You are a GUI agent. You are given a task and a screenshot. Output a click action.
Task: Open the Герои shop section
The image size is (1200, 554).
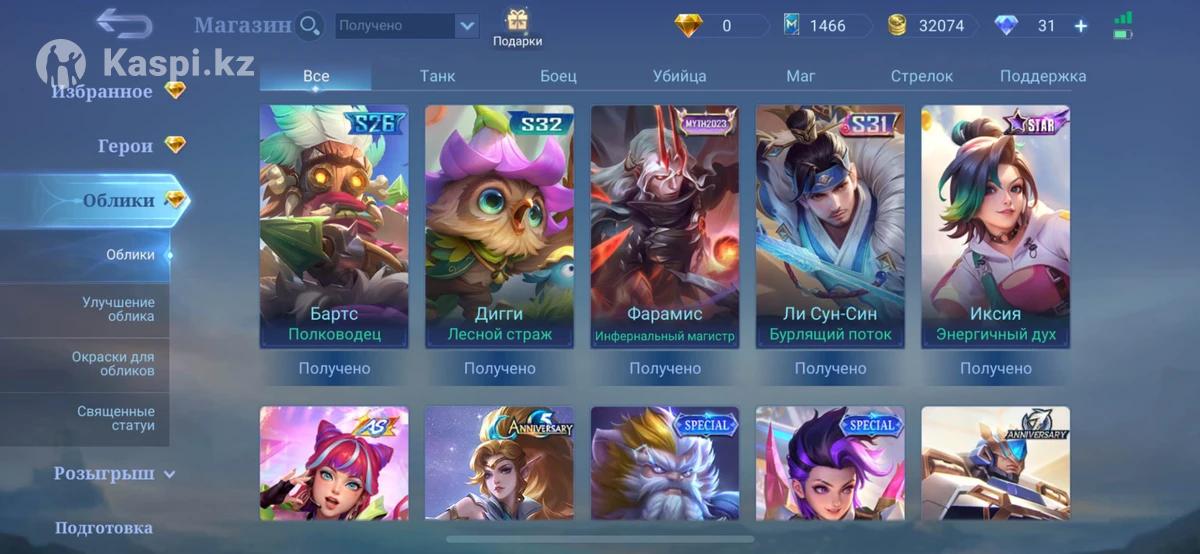pyautogui.click(x=125, y=146)
